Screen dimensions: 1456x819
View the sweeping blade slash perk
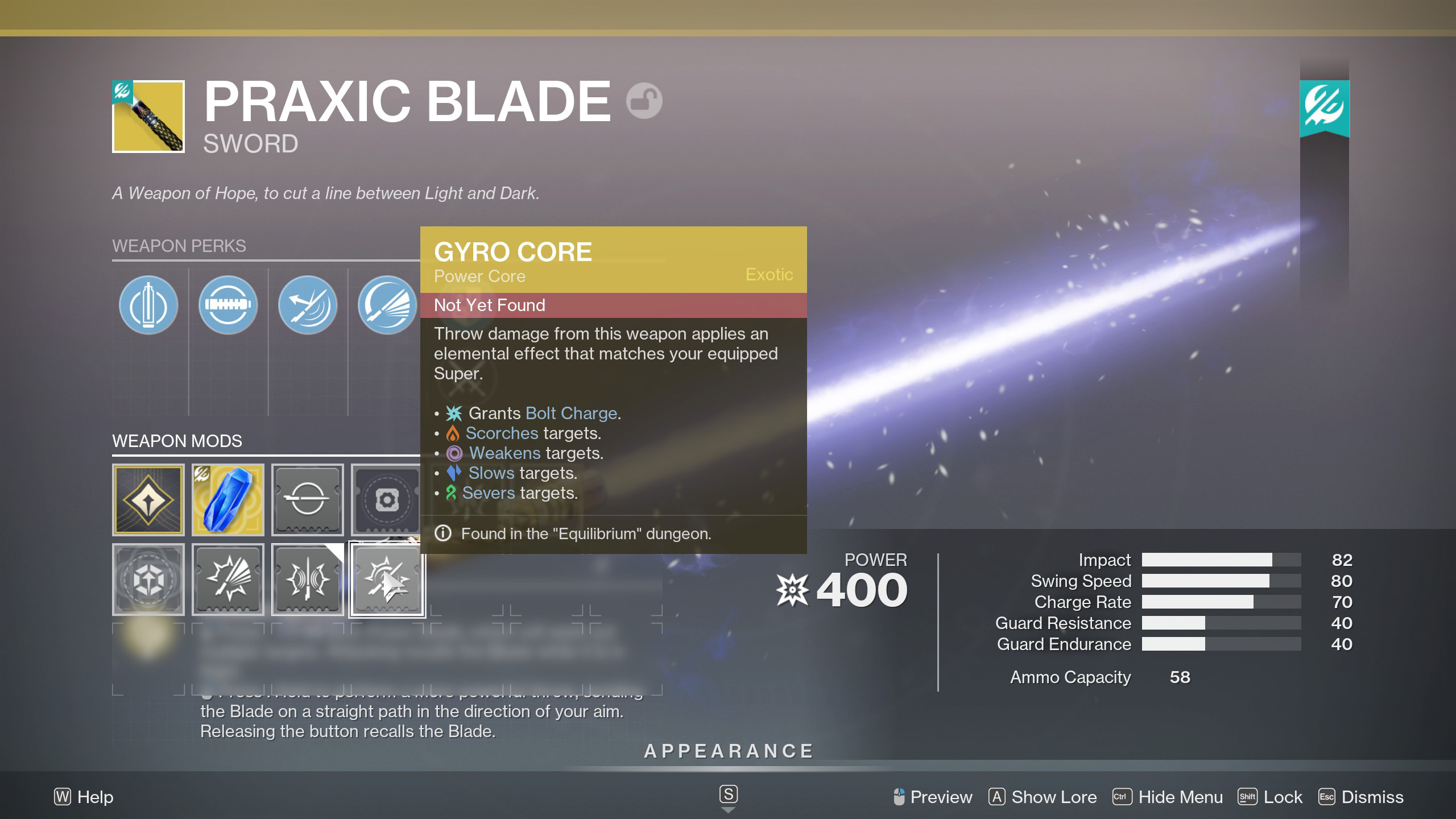click(x=387, y=305)
